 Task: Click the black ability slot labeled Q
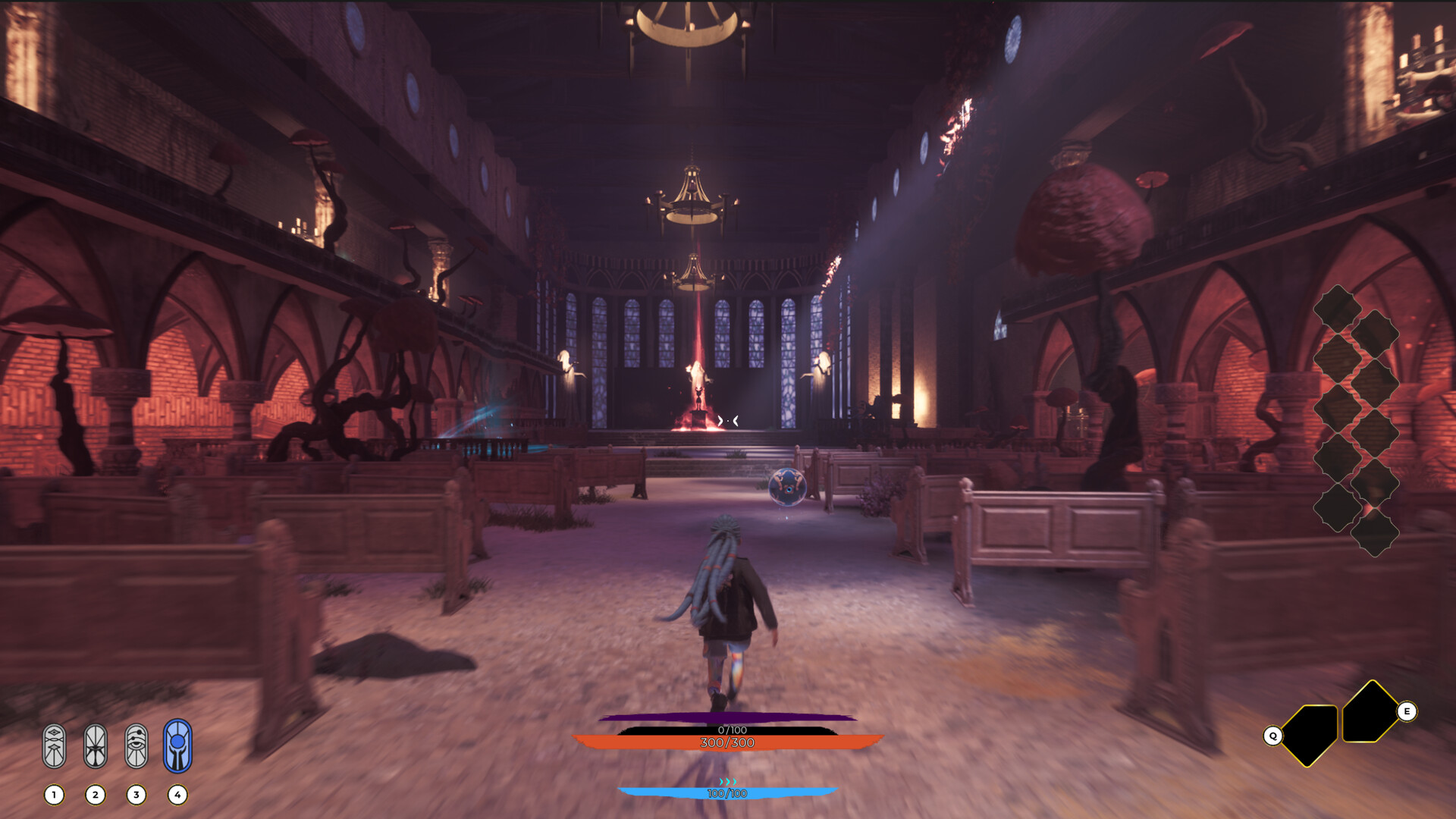coord(1310,734)
